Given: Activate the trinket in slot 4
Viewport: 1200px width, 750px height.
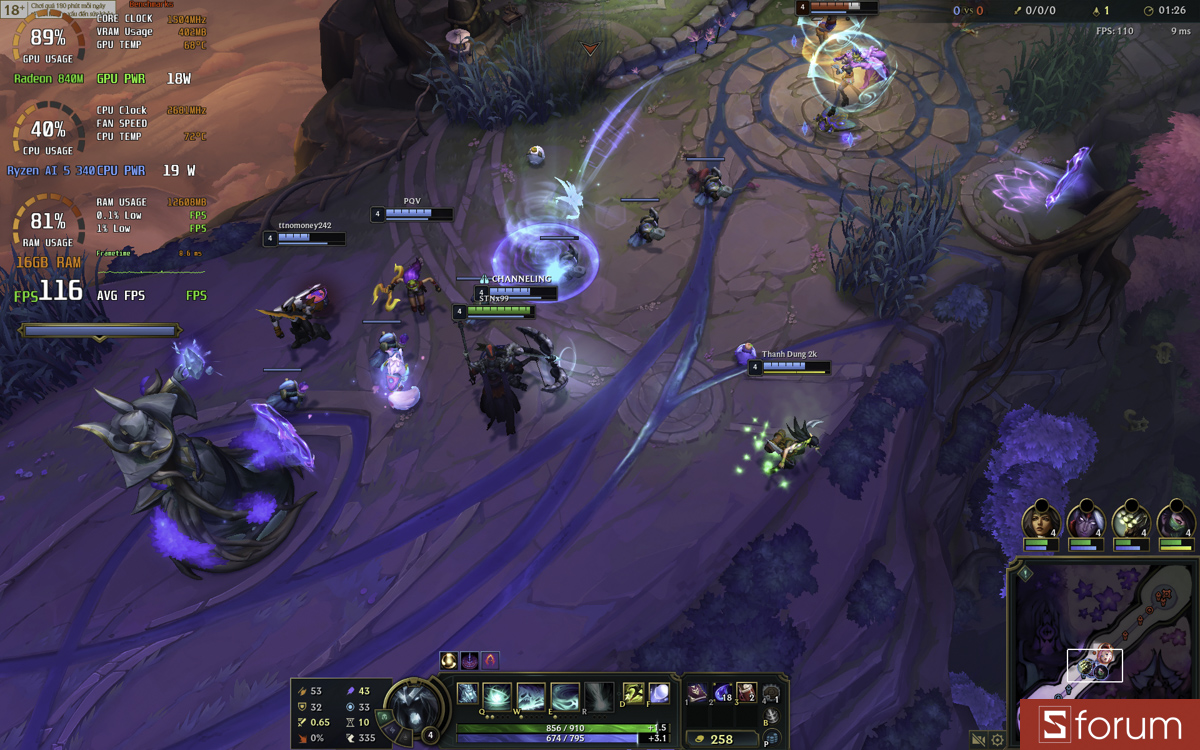Looking at the screenshot, I should point(771,693).
